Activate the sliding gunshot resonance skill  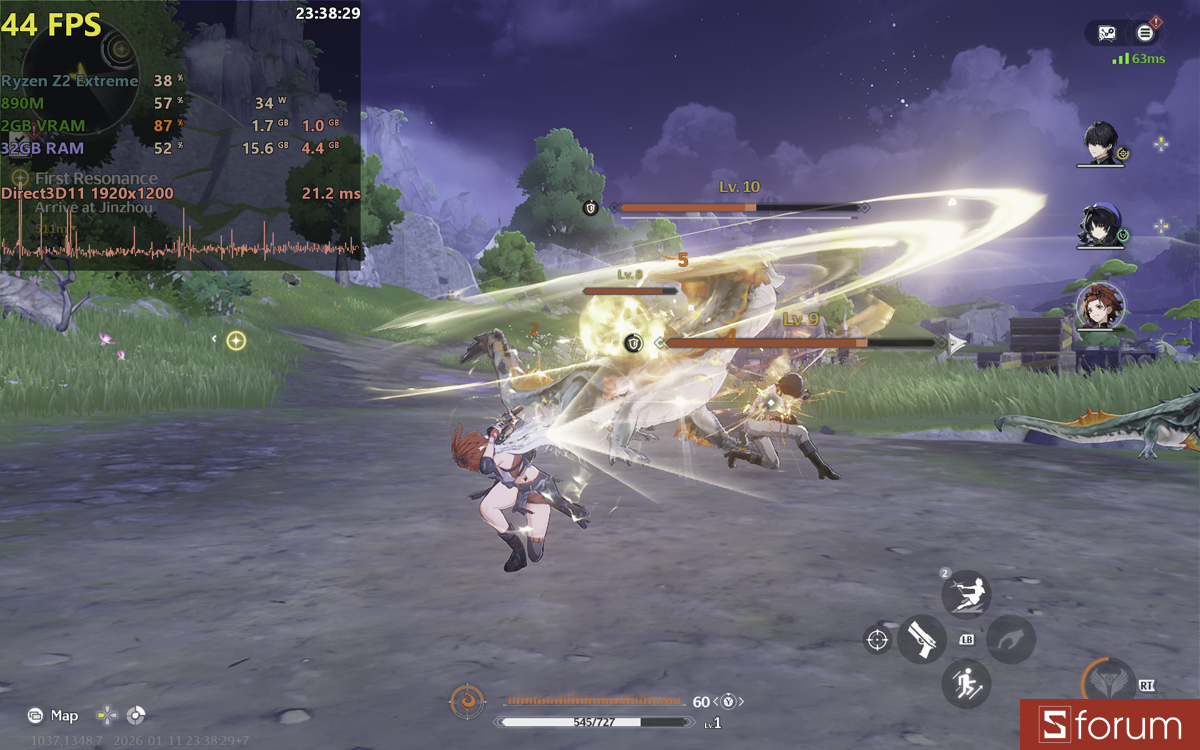pos(966,594)
